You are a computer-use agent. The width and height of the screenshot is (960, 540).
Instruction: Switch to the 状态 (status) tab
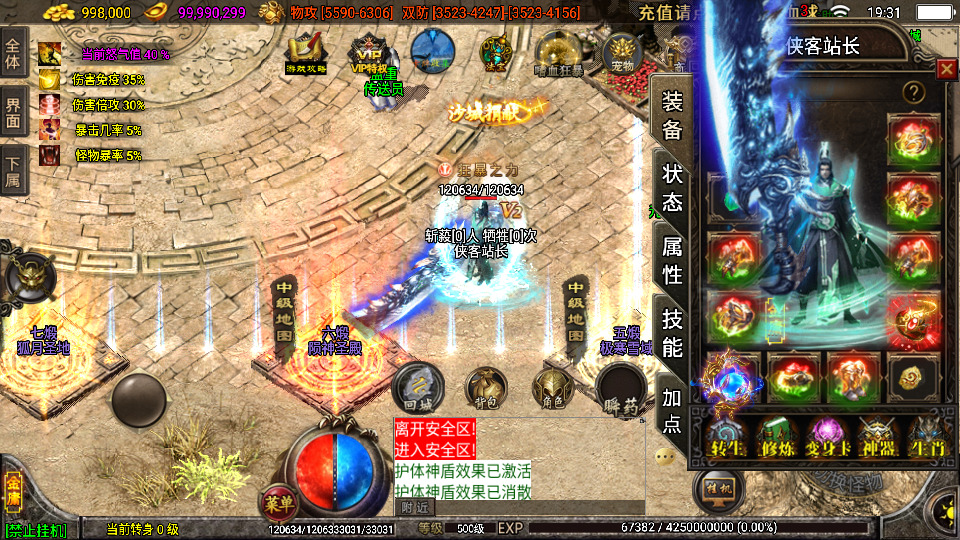672,187
